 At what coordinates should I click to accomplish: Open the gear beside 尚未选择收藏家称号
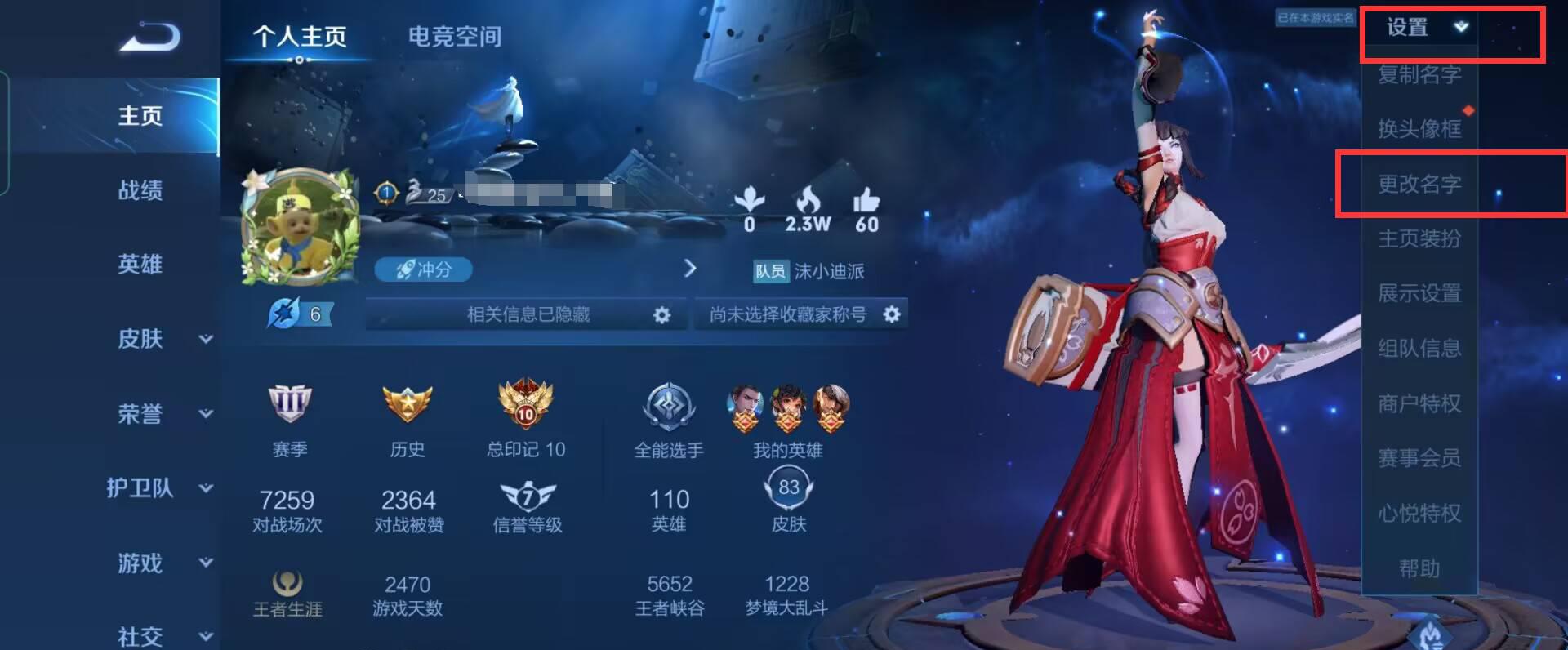point(893,313)
